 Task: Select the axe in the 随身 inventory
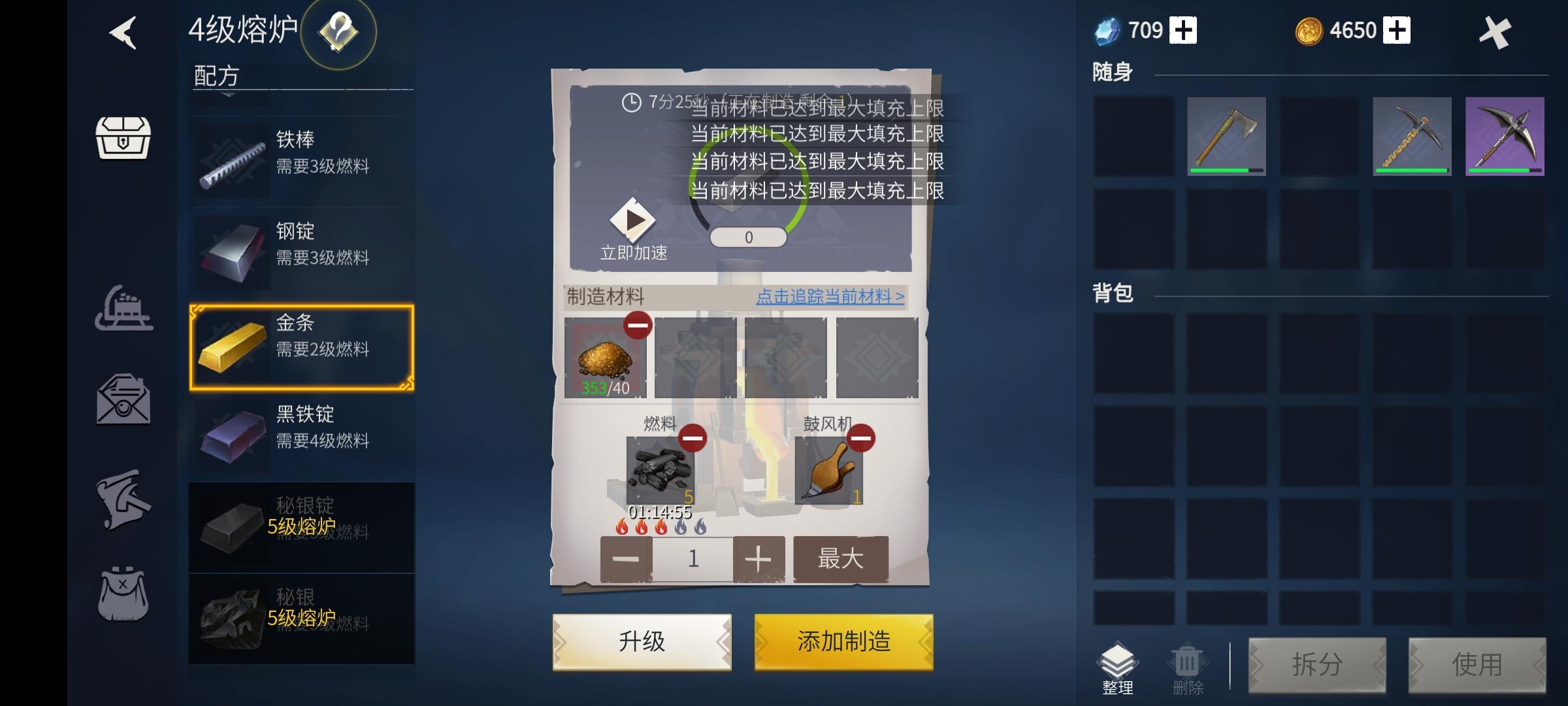1225,136
